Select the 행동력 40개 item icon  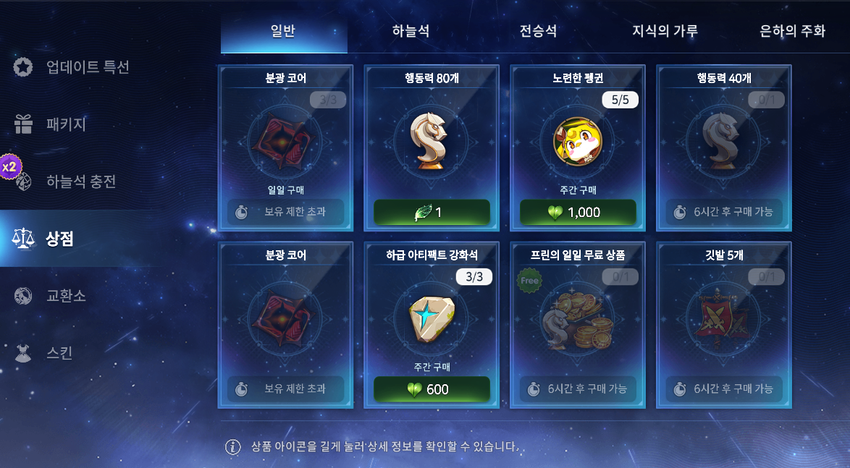point(723,139)
